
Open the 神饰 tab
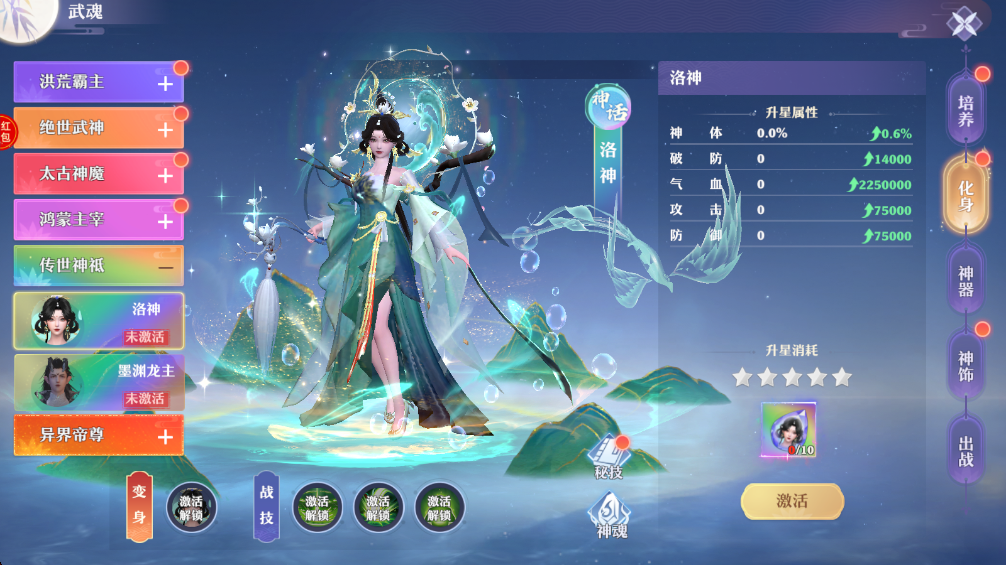[965, 366]
